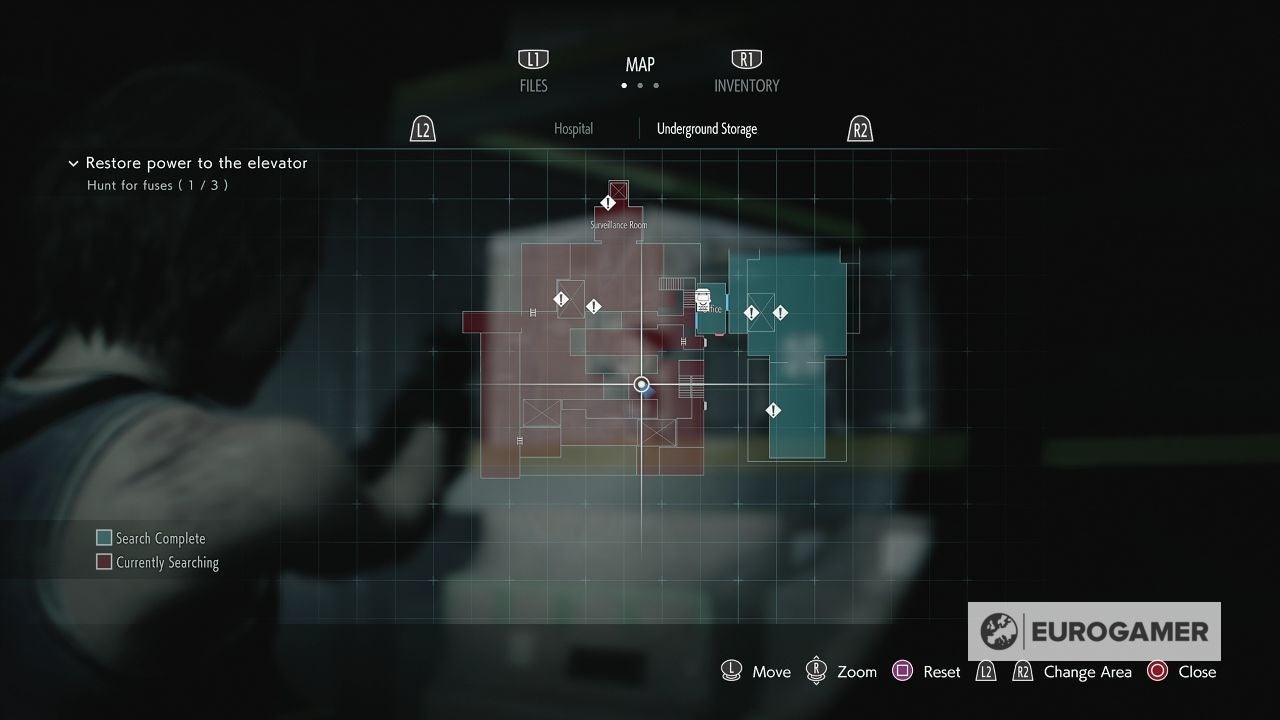Screen dimensions: 1280x720
Task: Click the elevator icon at the map's top
Action: click(x=618, y=191)
